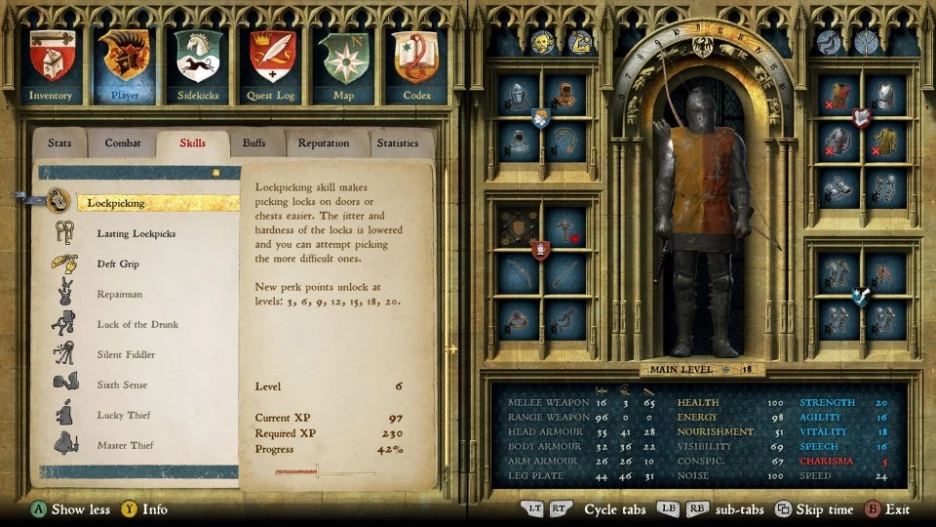Open the Statistics tab
The width and height of the screenshot is (936, 527).
pos(397,143)
